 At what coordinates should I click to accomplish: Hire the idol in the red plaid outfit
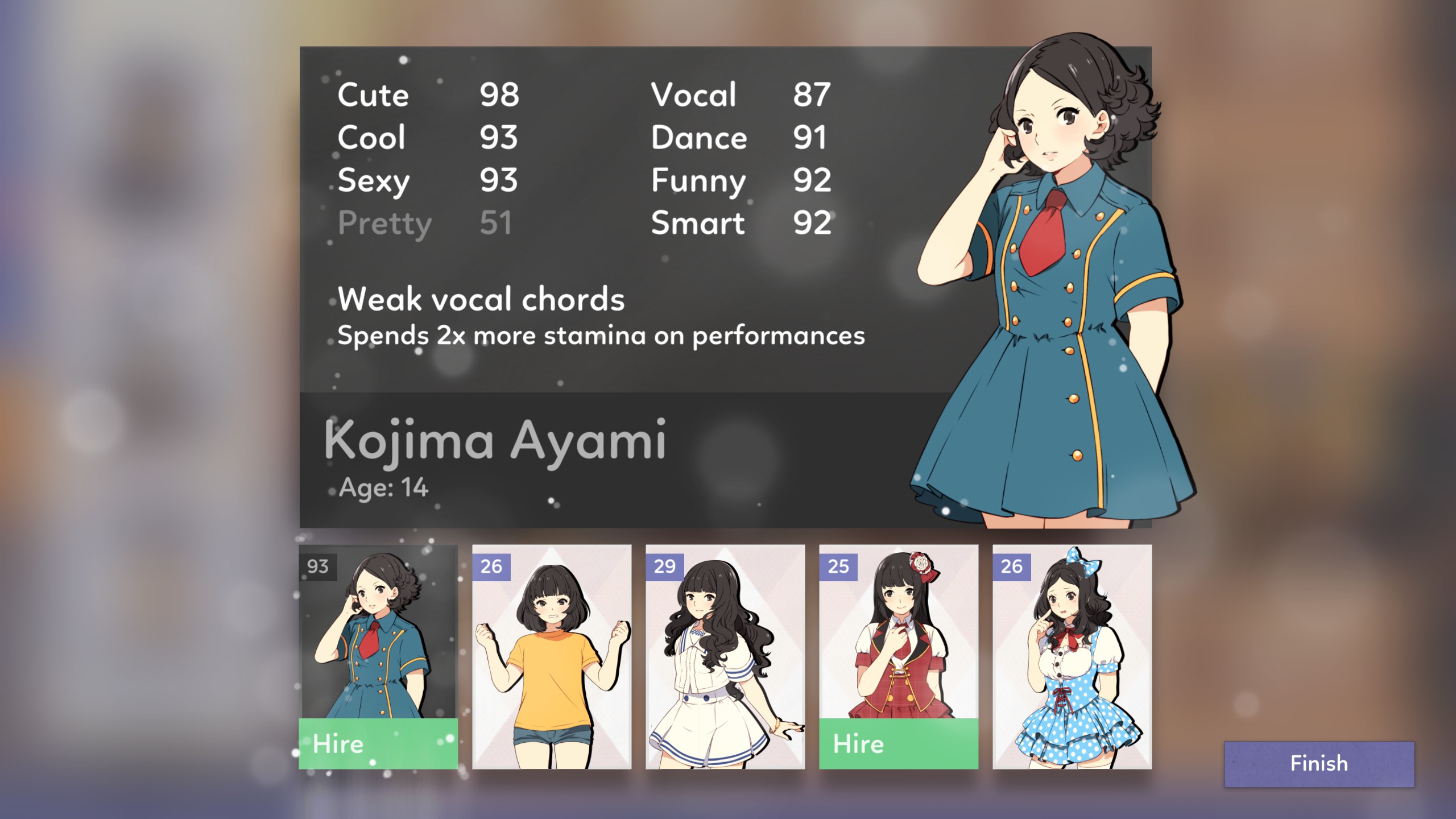898,743
